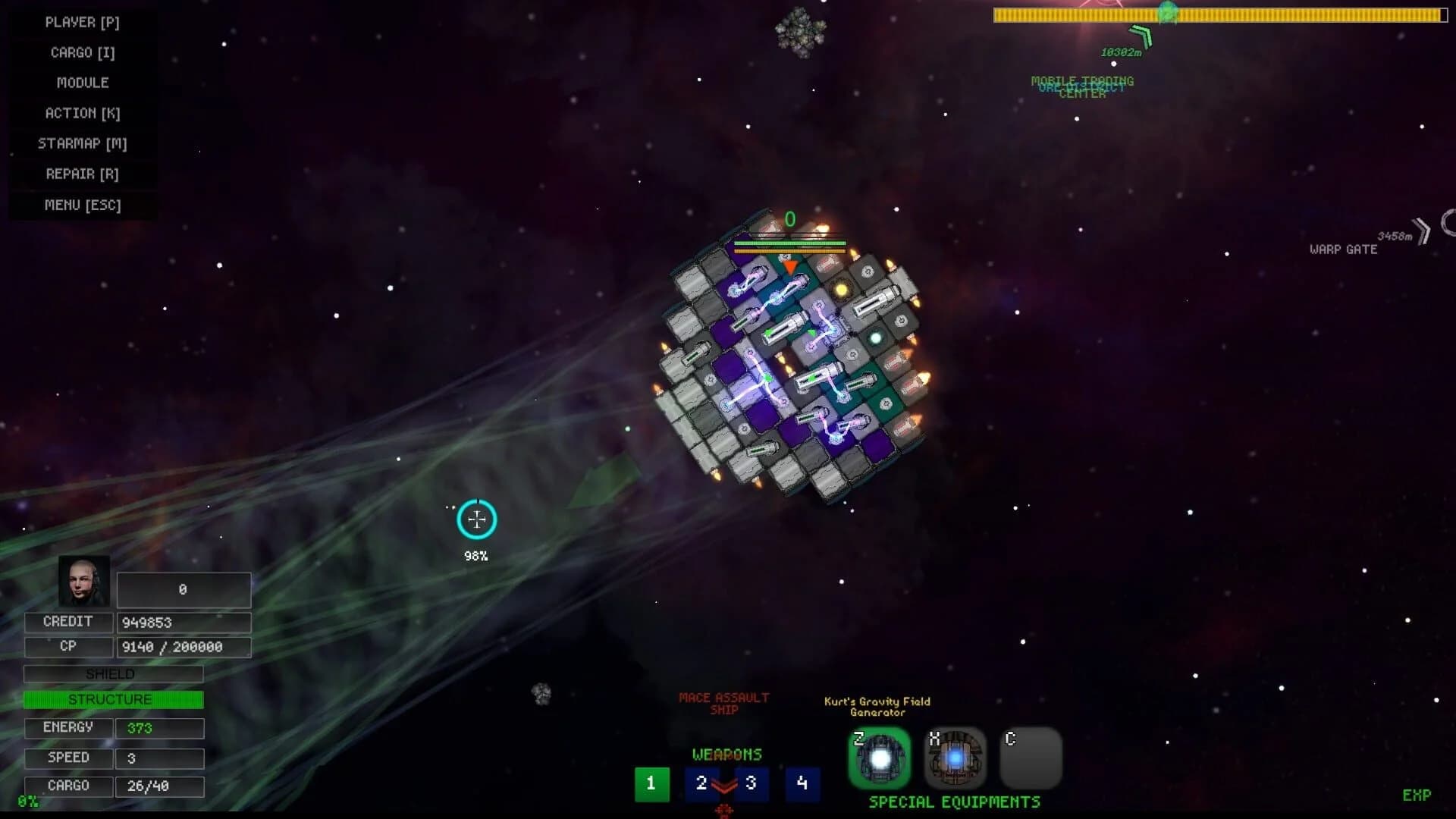Select weapon slot 1
This screenshot has width=1456, height=819.
coord(651,784)
